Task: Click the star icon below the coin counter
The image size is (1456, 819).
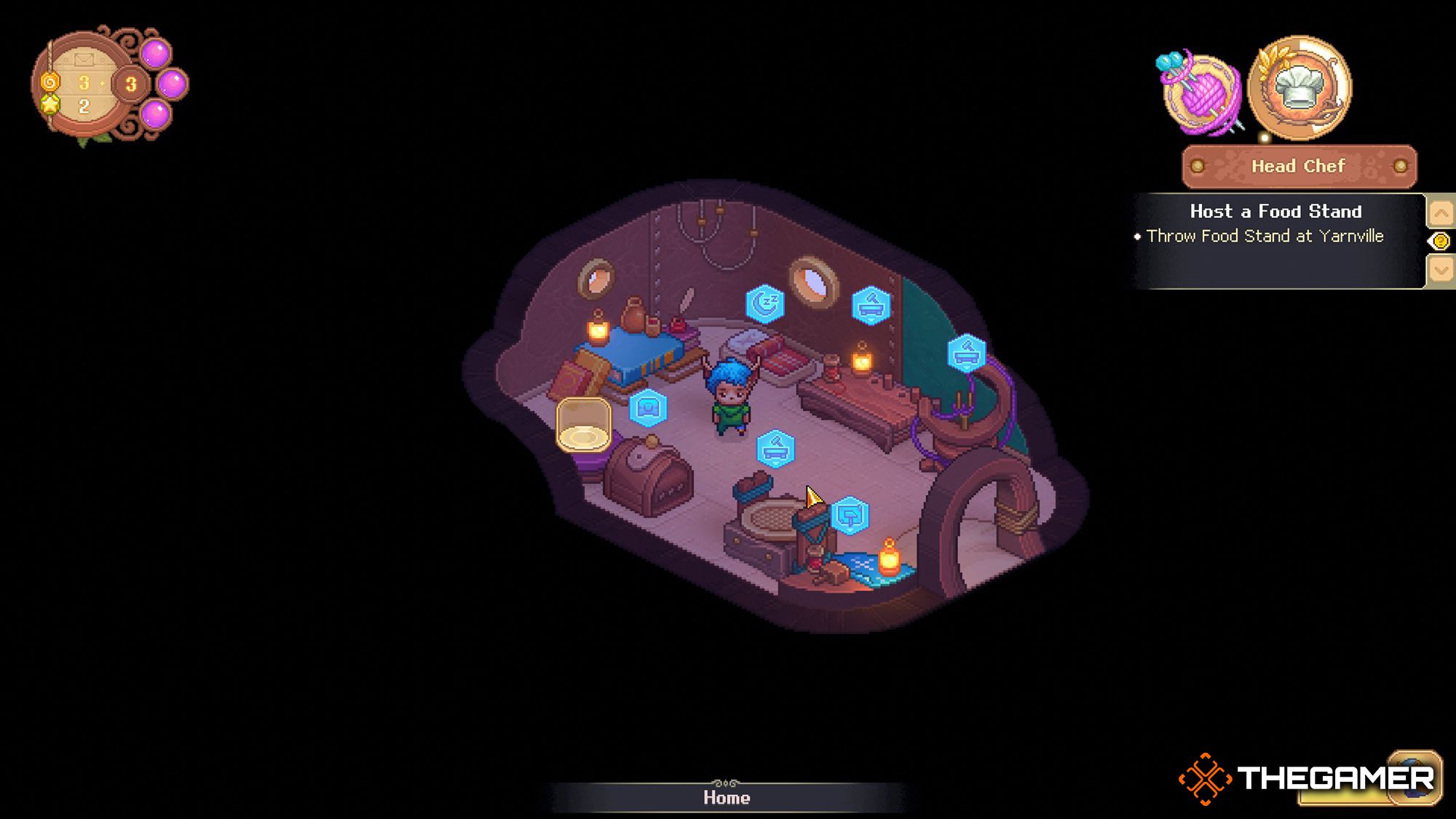Action: point(50,105)
